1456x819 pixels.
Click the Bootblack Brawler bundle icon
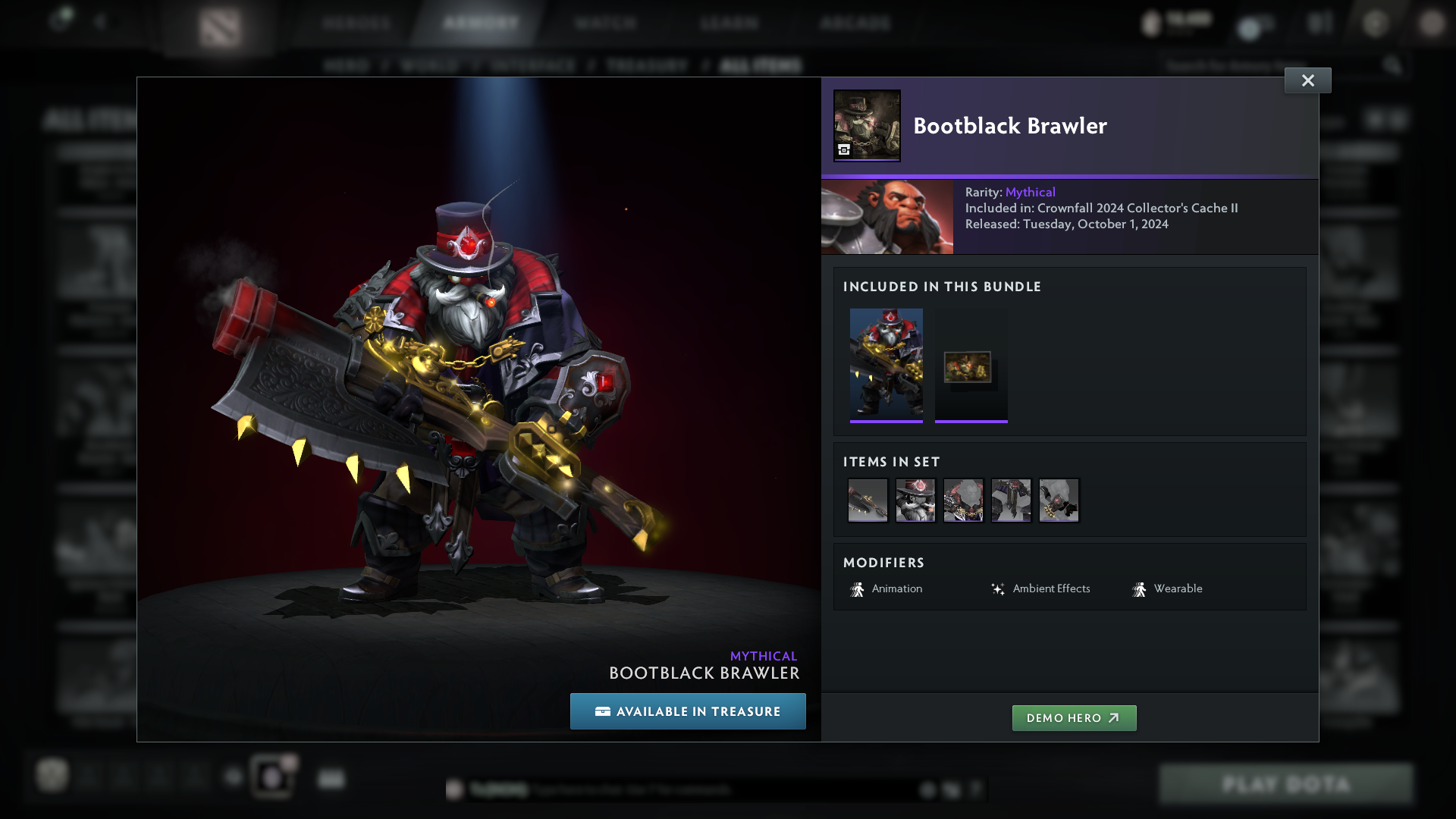click(867, 125)
